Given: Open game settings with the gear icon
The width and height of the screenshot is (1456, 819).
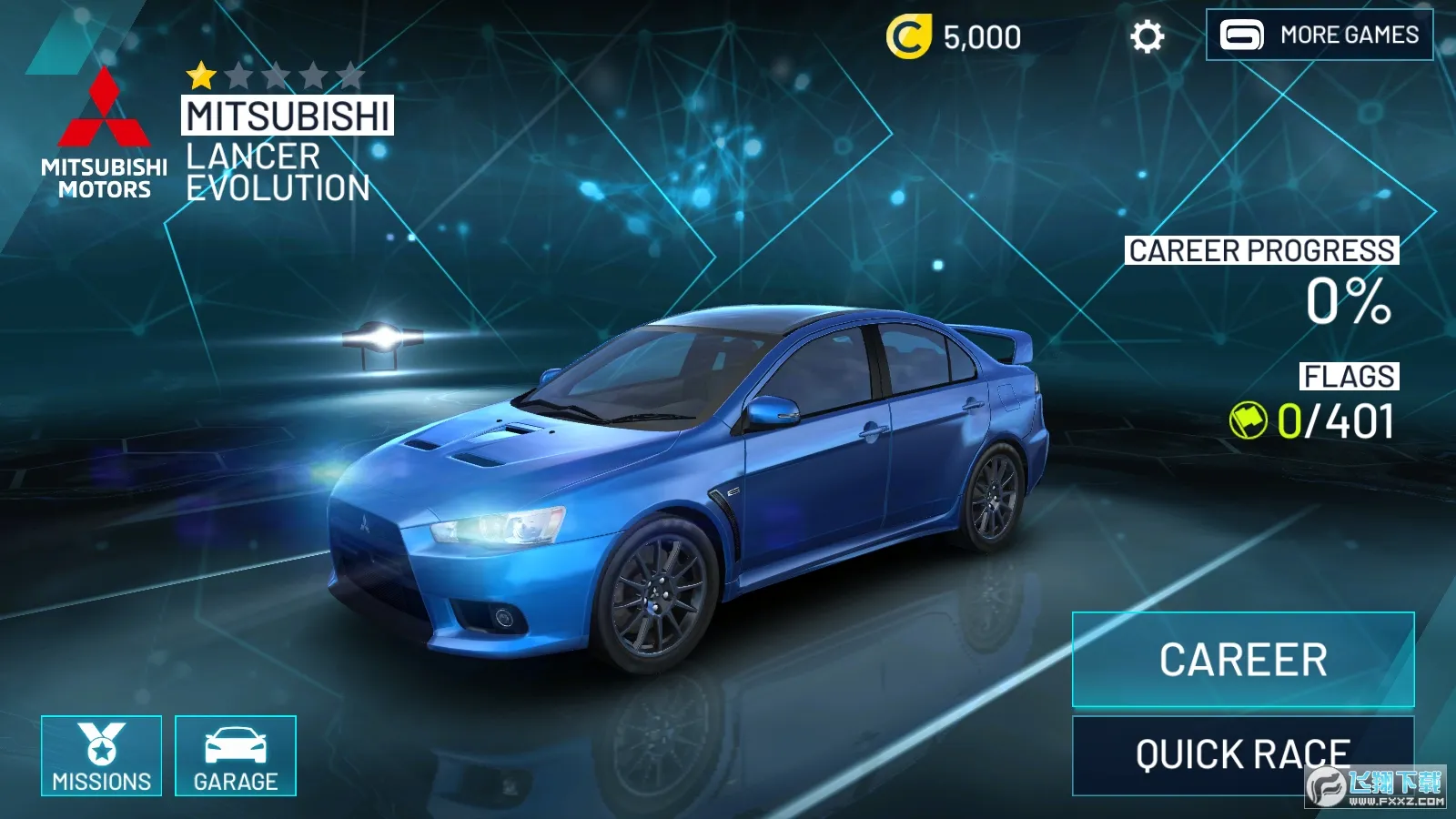Looking at the screenshot, I should pyautogui.click(x=1148, y=36).
